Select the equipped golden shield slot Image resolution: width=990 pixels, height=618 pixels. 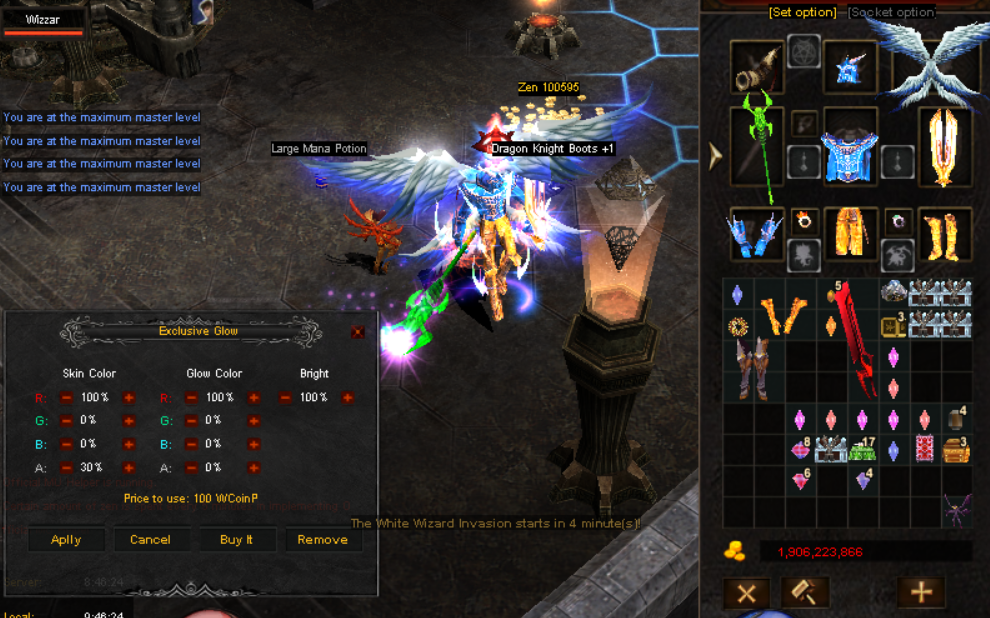[x=944, y=147]
